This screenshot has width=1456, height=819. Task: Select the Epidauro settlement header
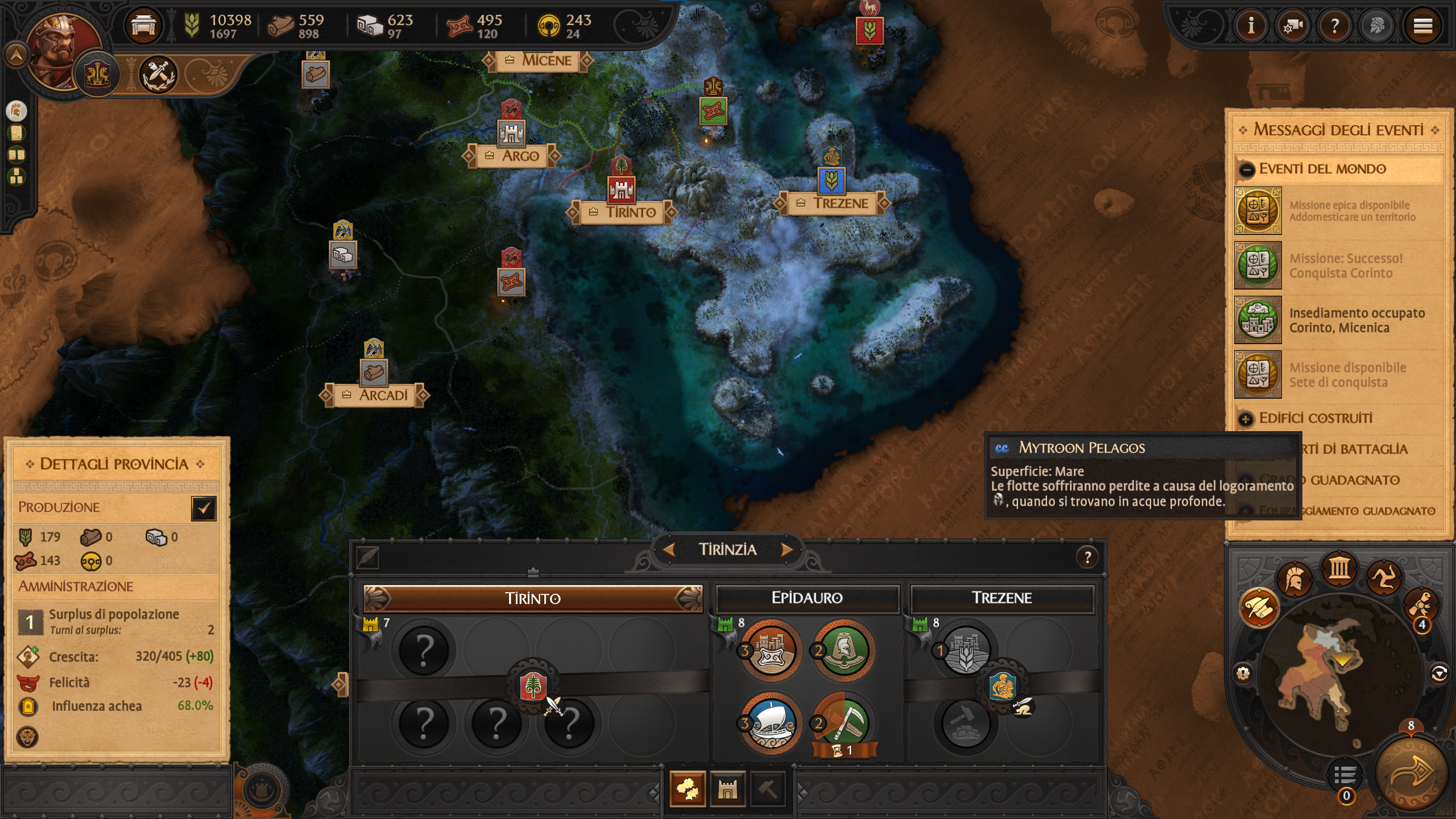[807, 598]
